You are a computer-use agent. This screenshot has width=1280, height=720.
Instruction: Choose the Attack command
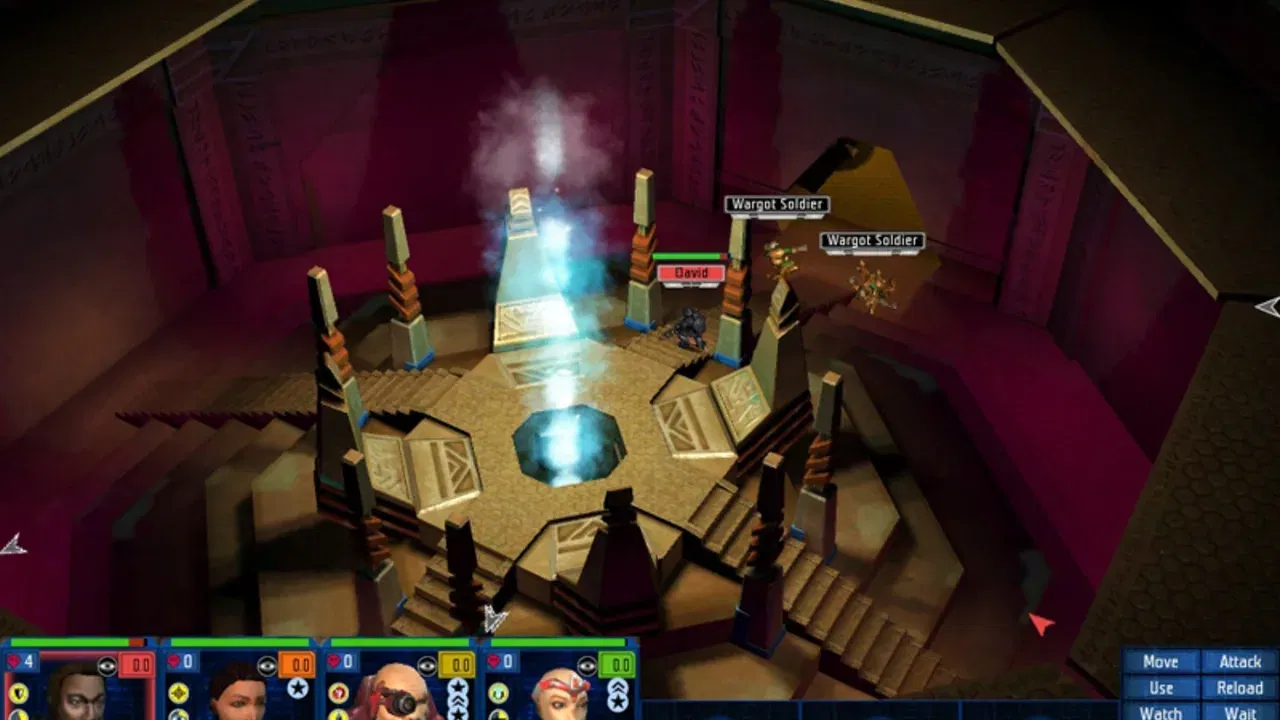pyautogui.click(x=1240, y=662)
